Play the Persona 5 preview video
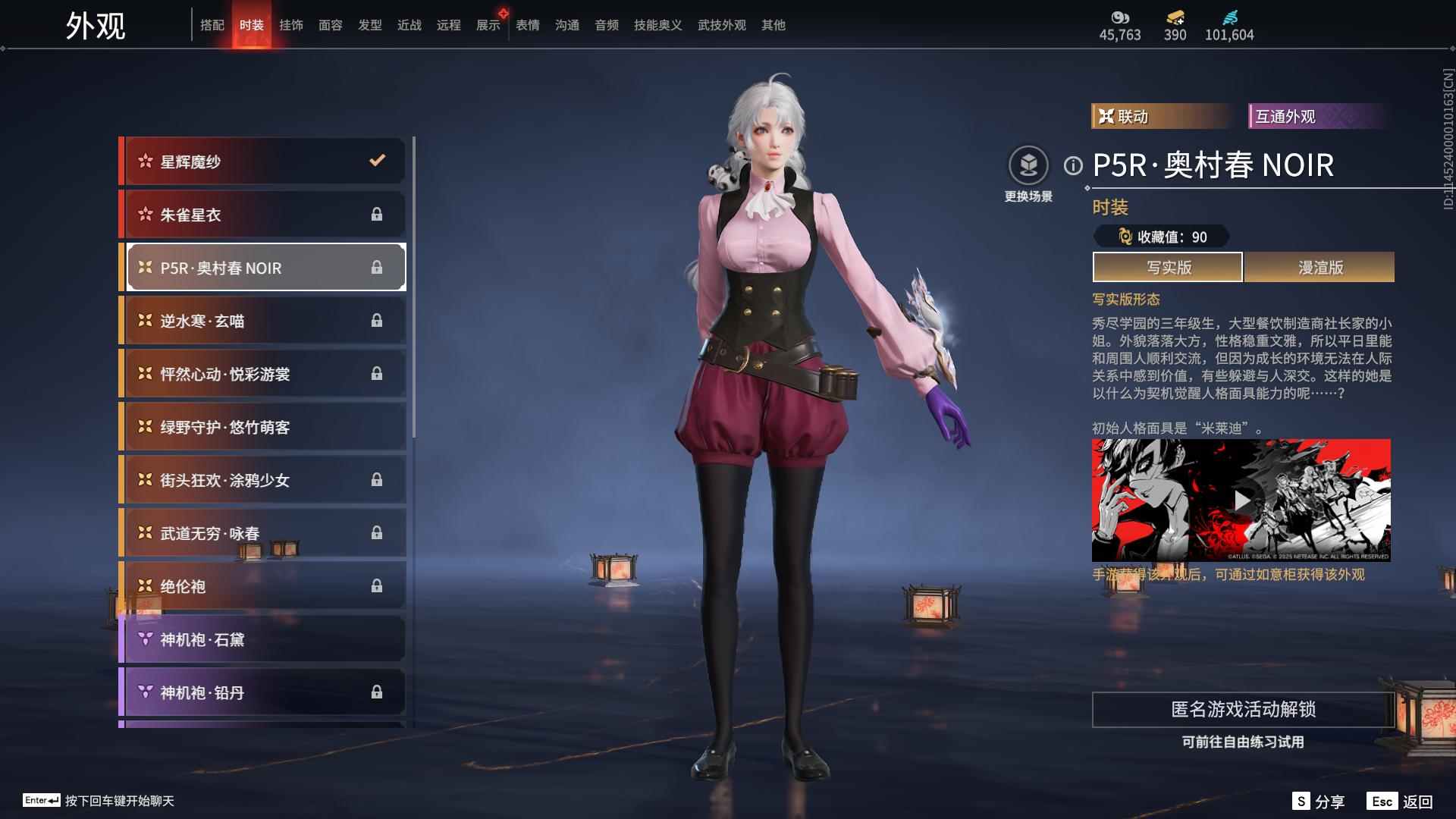This screenshot has width=1456, height=819. (x=1241, y=500)
